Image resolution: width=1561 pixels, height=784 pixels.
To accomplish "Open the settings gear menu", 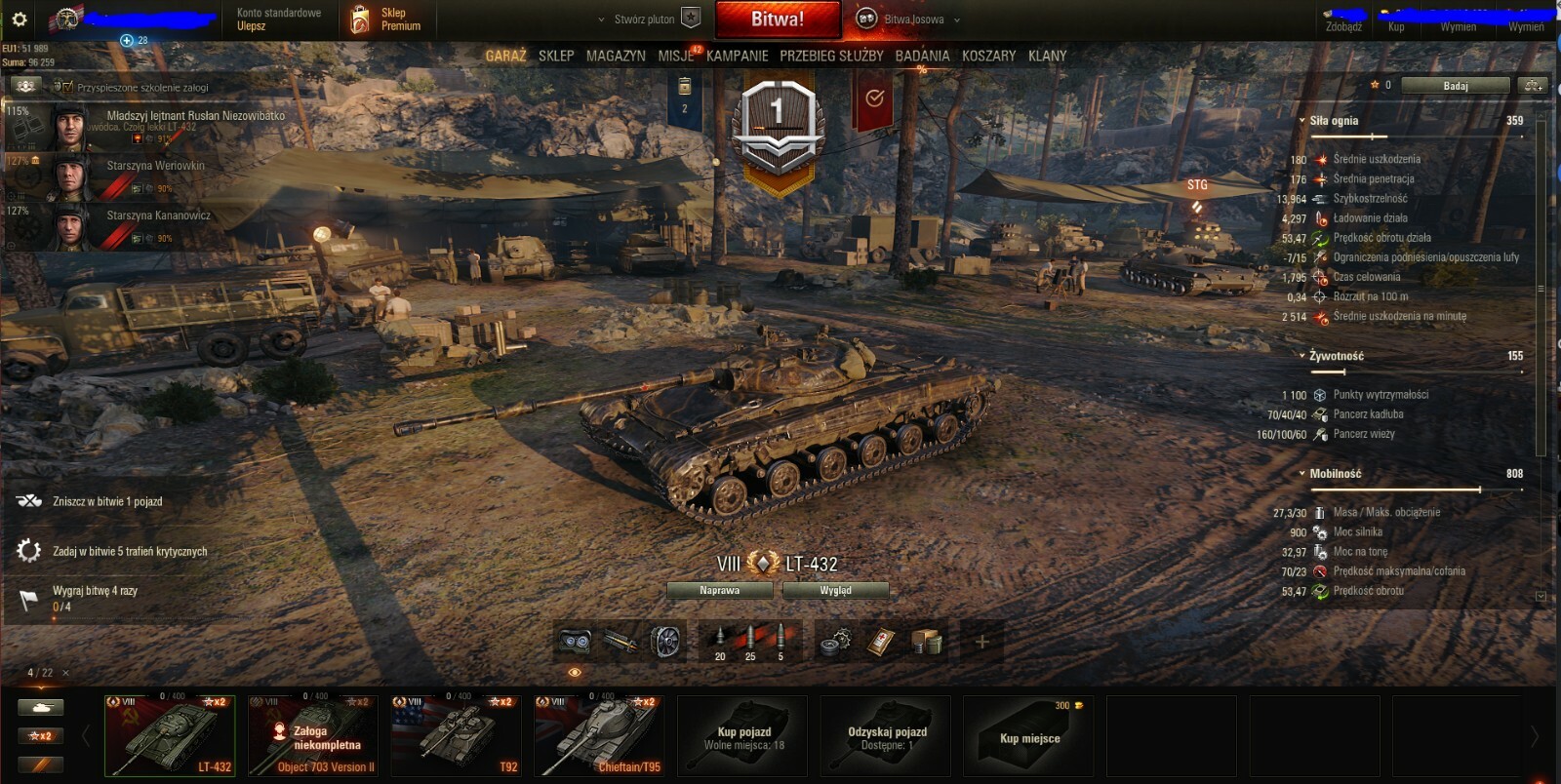I will pyautogui.click(x=19, y=20).
